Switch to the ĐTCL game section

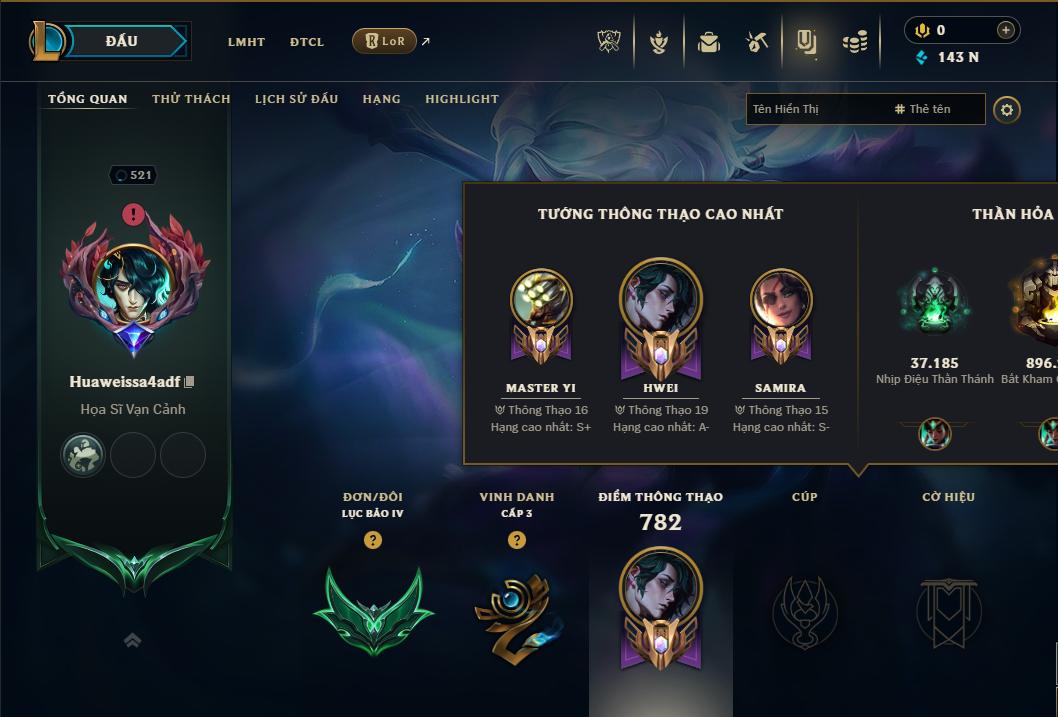307,42
